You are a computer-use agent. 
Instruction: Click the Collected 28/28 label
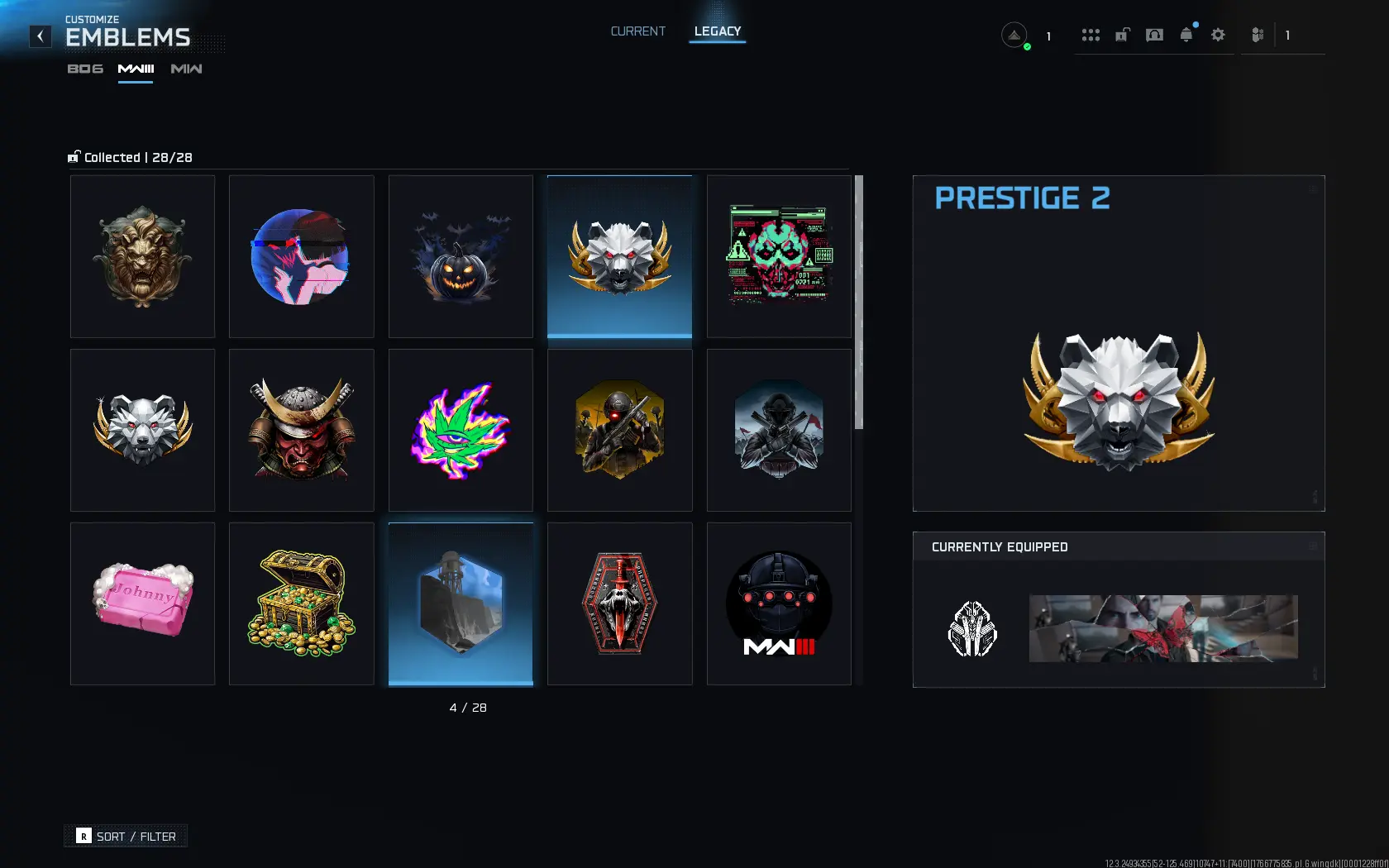click(131, 157)
